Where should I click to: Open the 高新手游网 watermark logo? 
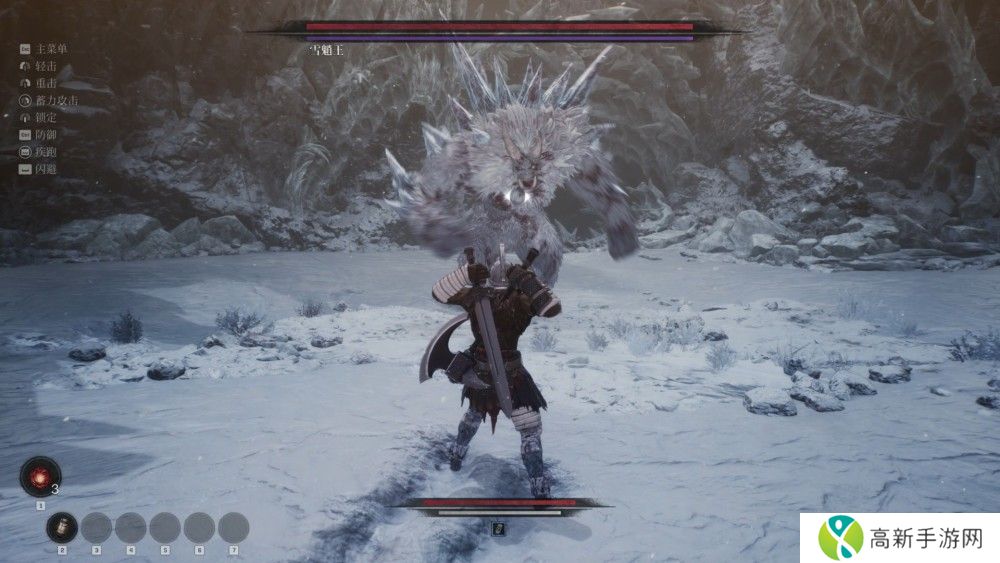[x=841, y=538]
